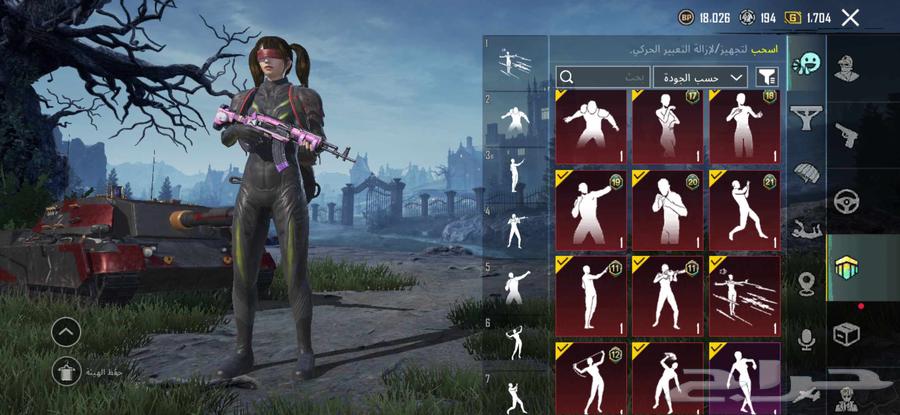Select equipped emote slot 1
900x415 pixels.
tap(516, 62)
